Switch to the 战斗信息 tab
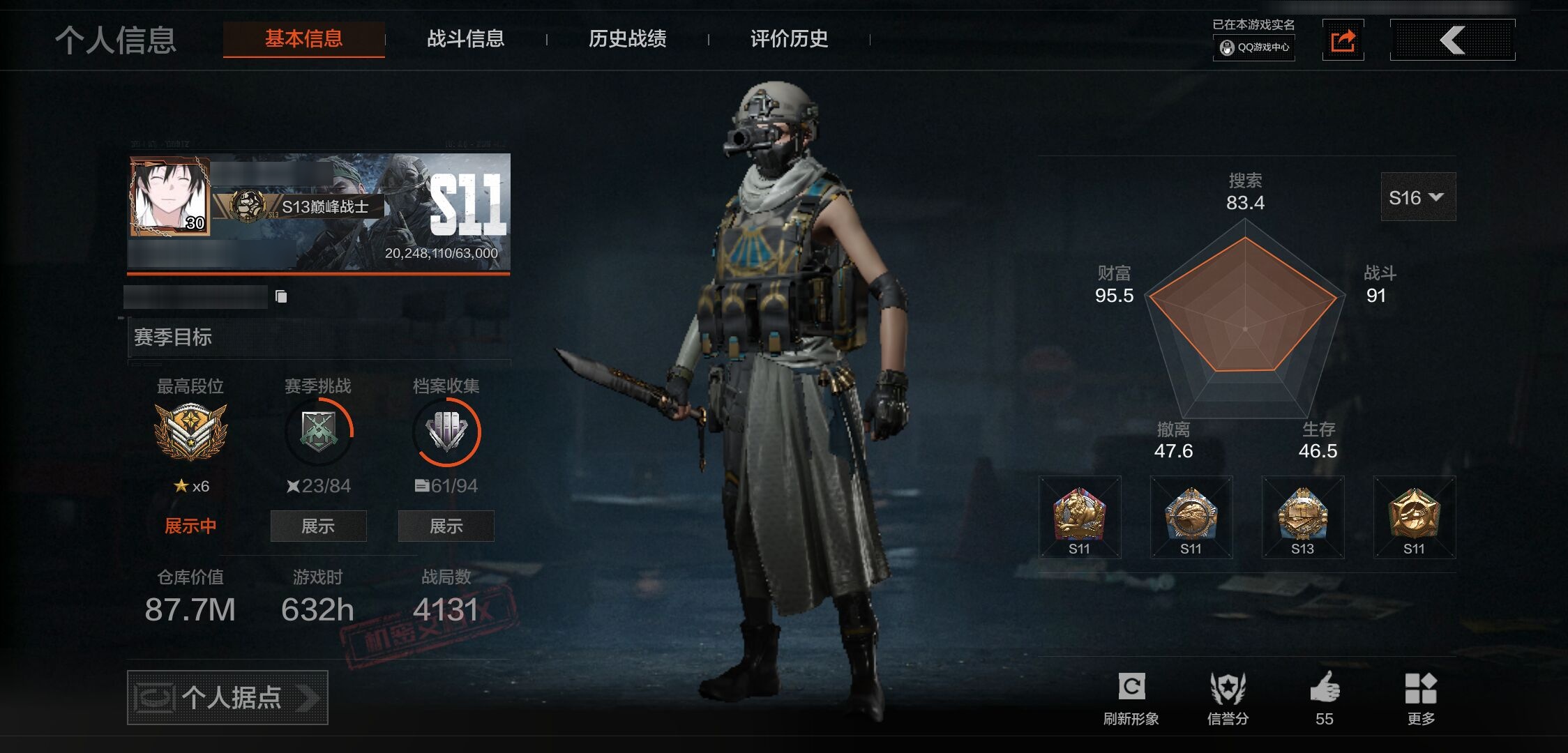This screenshot has width=1568, height=753. 465,39
